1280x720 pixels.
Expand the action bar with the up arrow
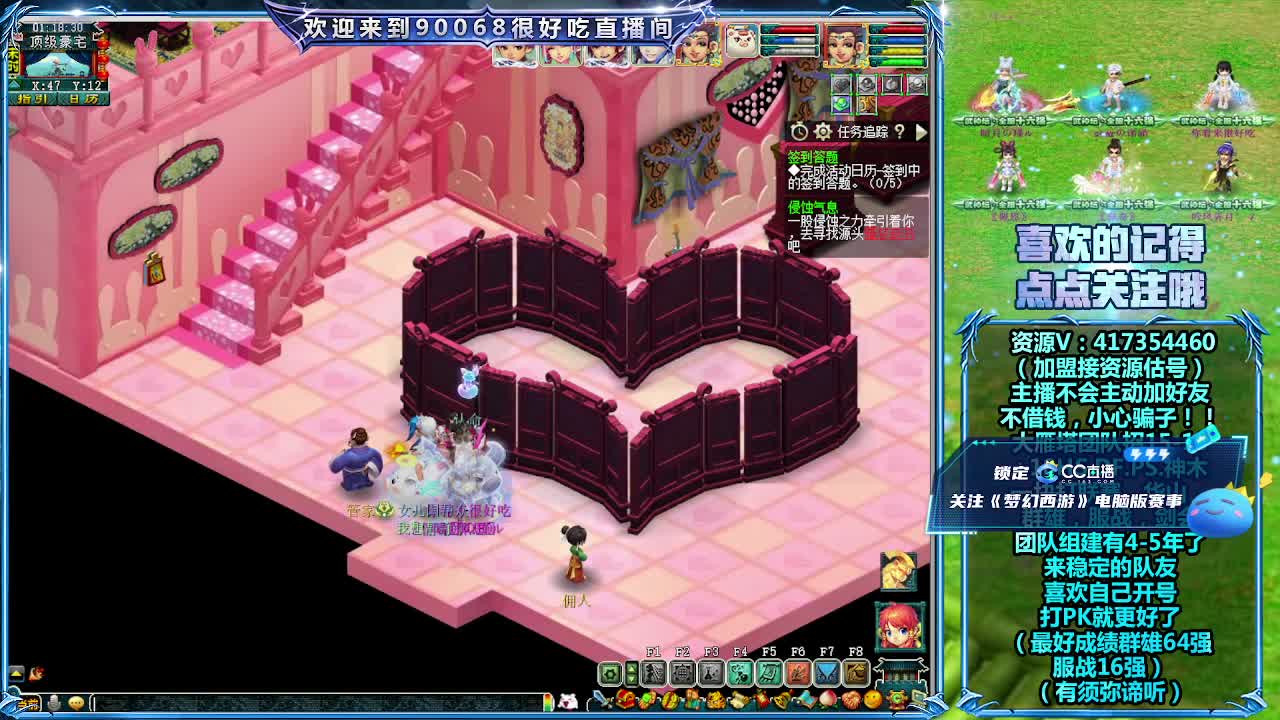[631, 667]
